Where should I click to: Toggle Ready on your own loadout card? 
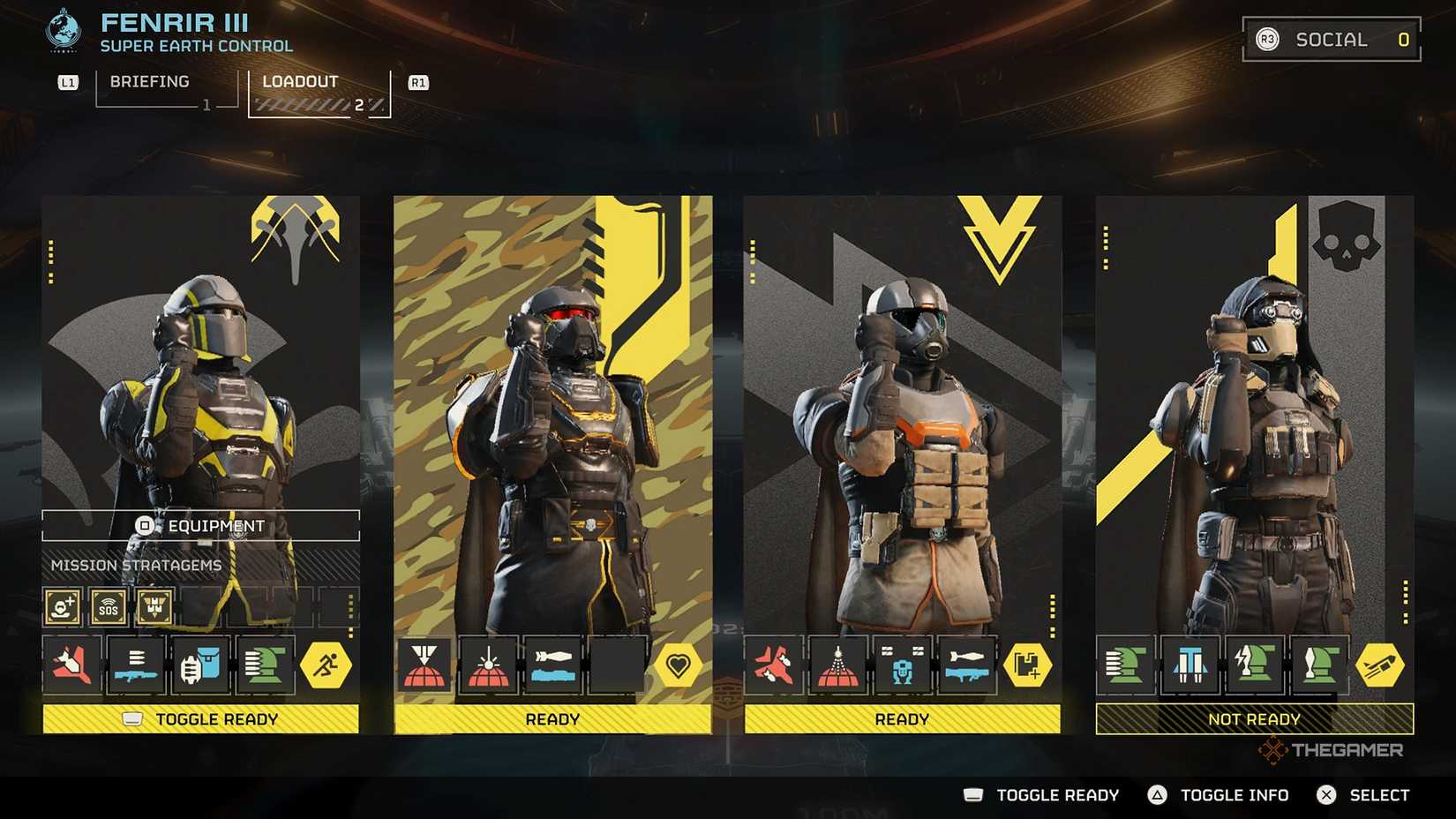[x=205, y=718]
